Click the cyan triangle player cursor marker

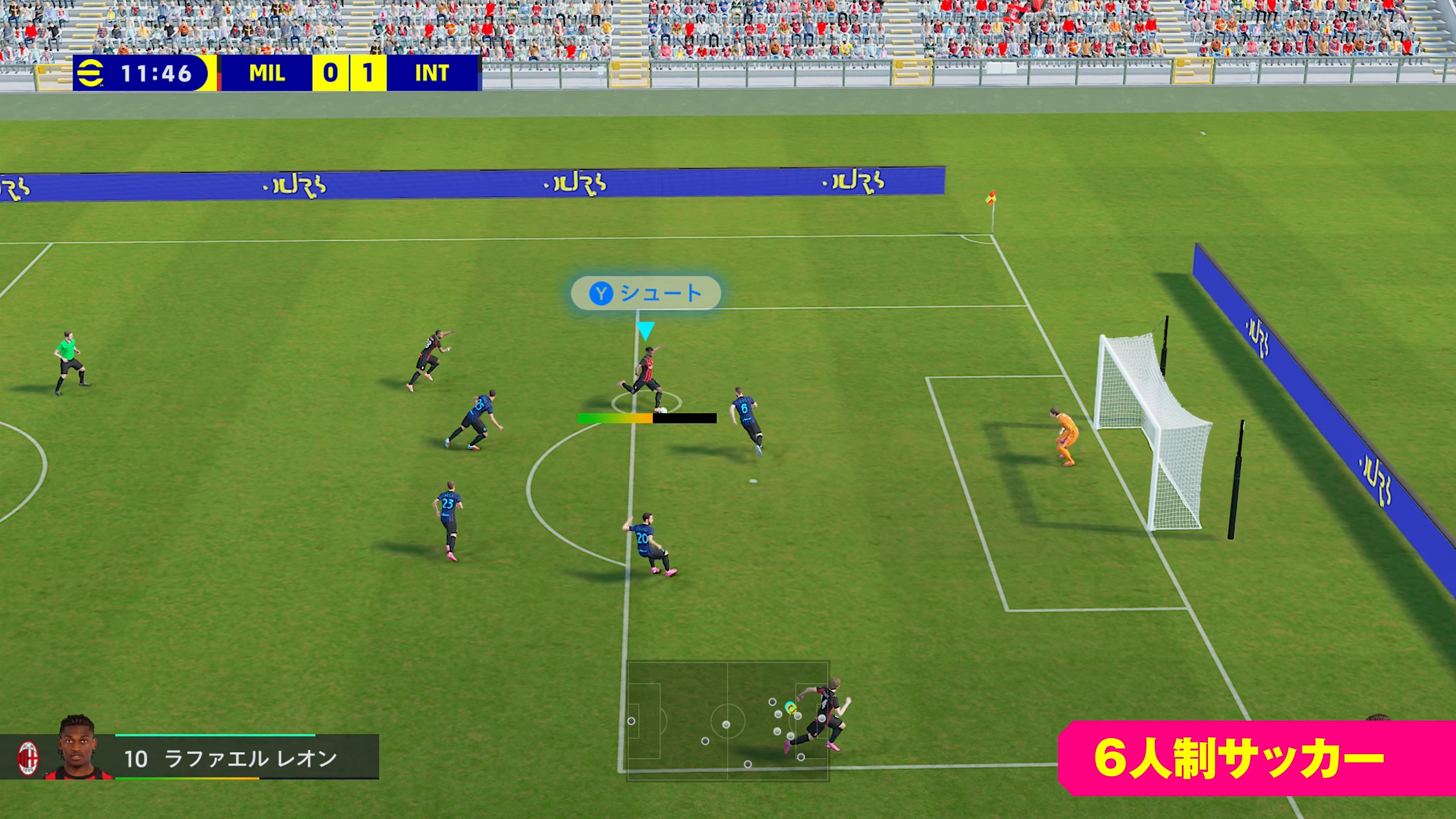646,328
